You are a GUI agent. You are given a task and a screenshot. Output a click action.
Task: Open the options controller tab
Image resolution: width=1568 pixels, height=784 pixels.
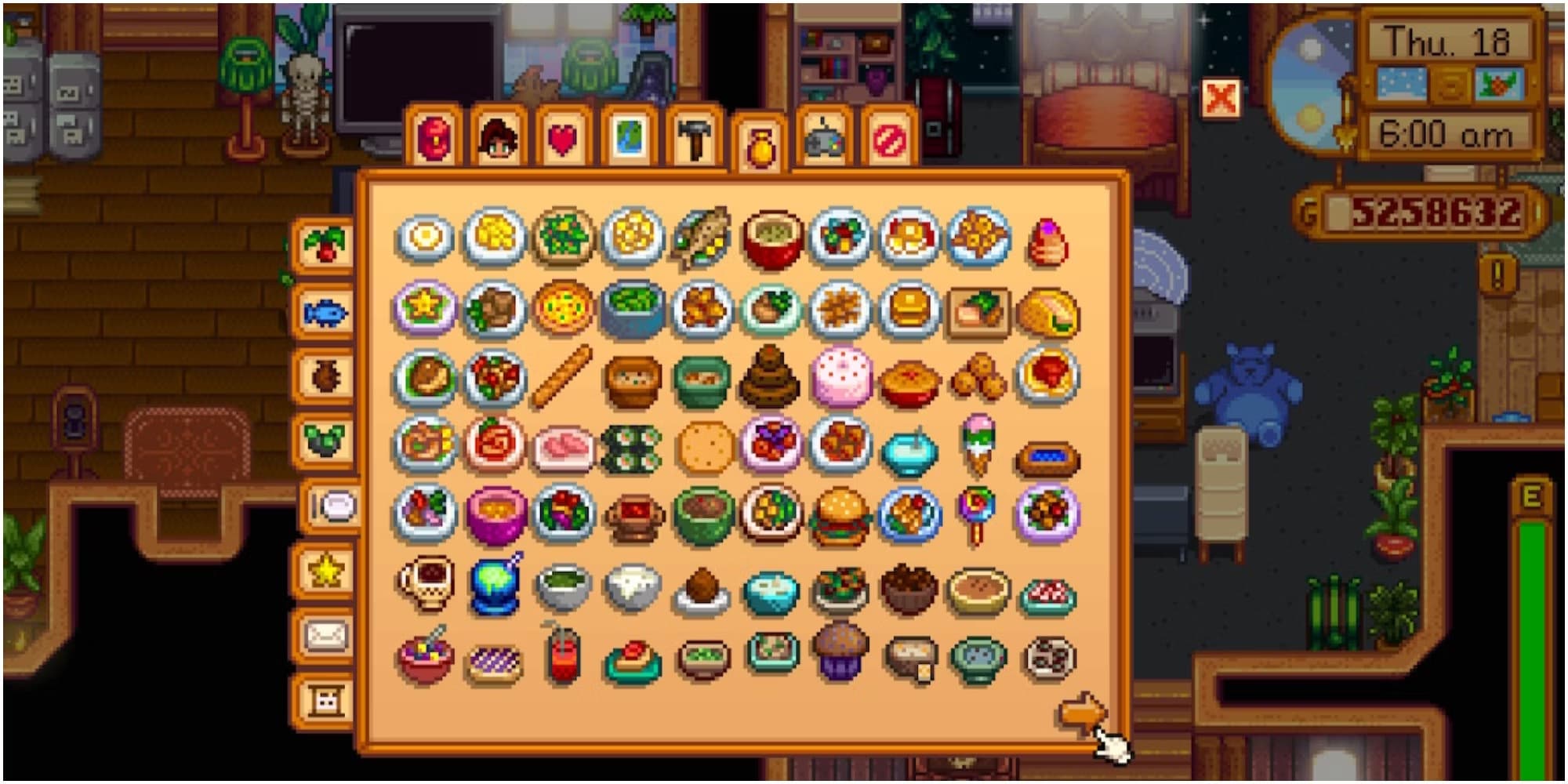coord(822,137)
